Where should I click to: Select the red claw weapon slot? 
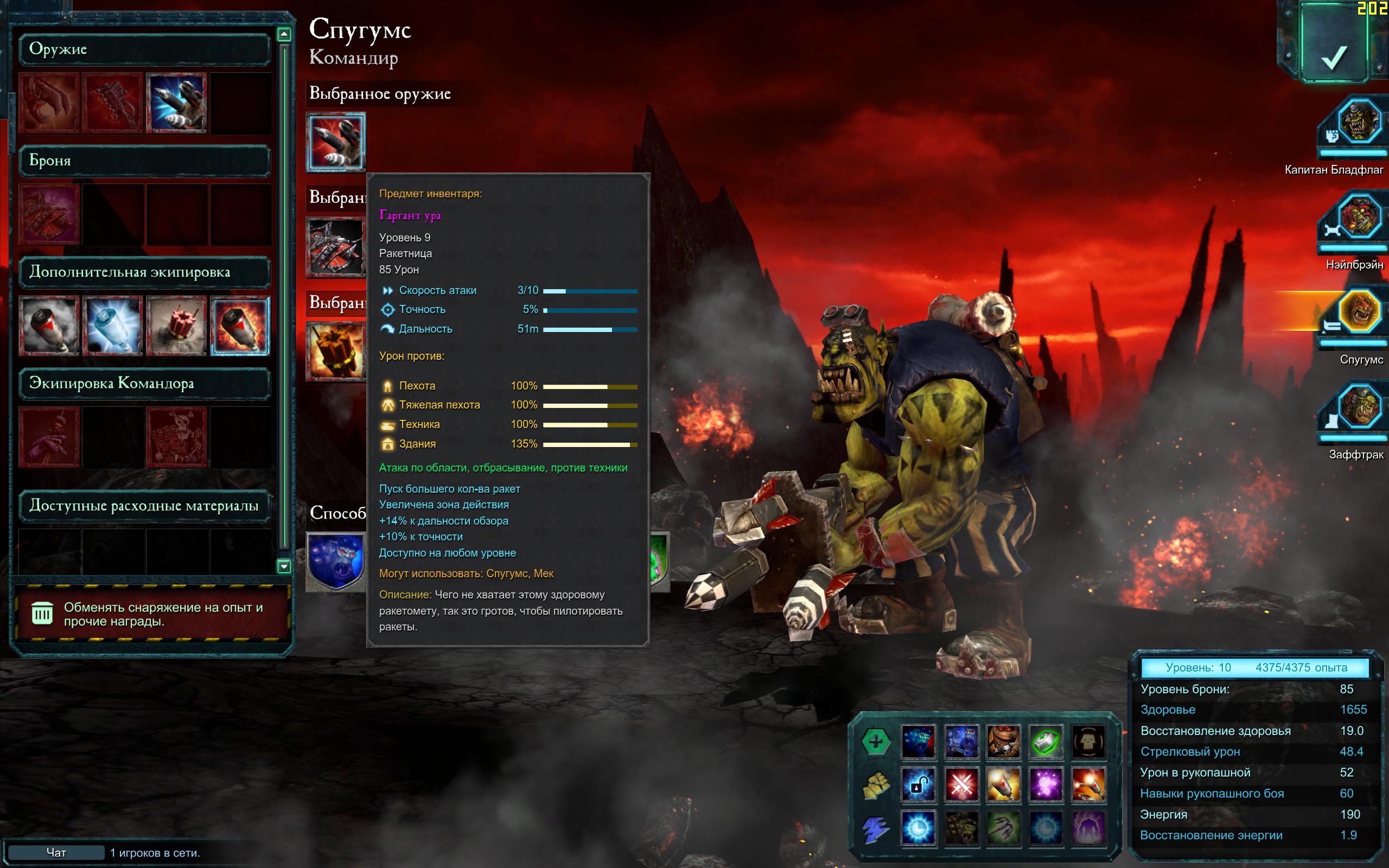(x=49, y=103)
